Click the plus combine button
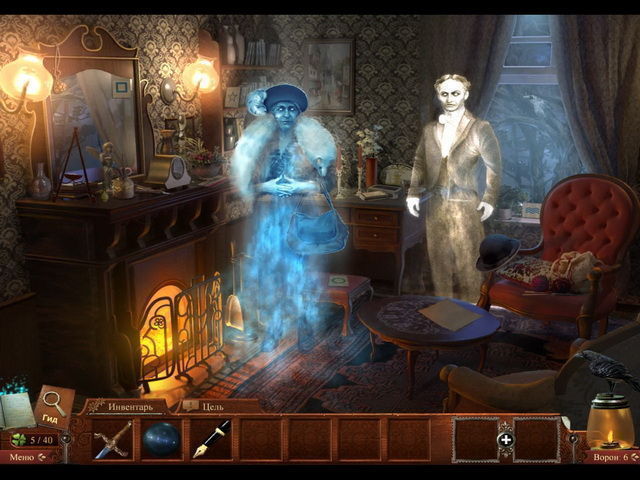Viewport: 640px width, 480px height. (505, 440)
